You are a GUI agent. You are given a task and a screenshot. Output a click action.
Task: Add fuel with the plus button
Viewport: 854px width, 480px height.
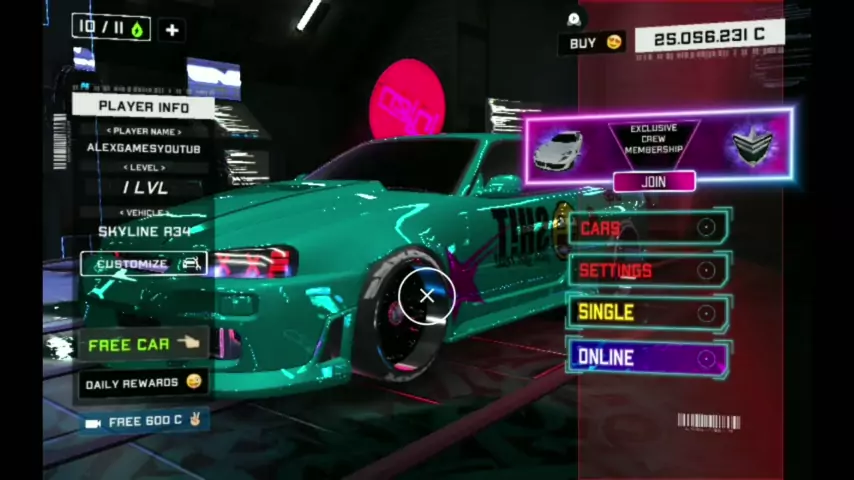(172, 30)
